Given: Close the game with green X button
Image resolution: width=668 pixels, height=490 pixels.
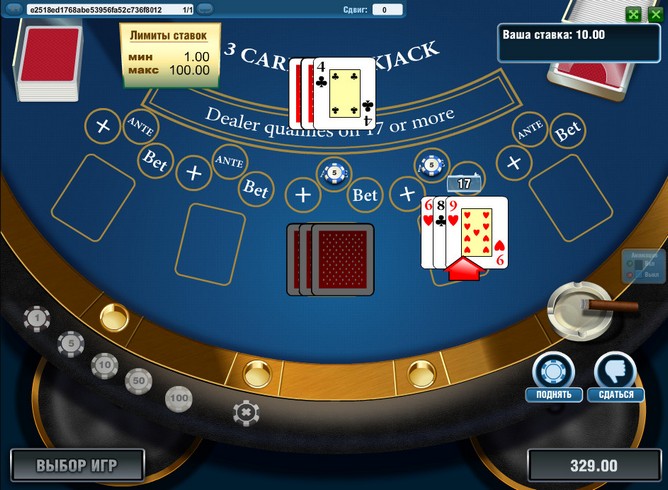Looking at the screenshot, I should [657, 14].
